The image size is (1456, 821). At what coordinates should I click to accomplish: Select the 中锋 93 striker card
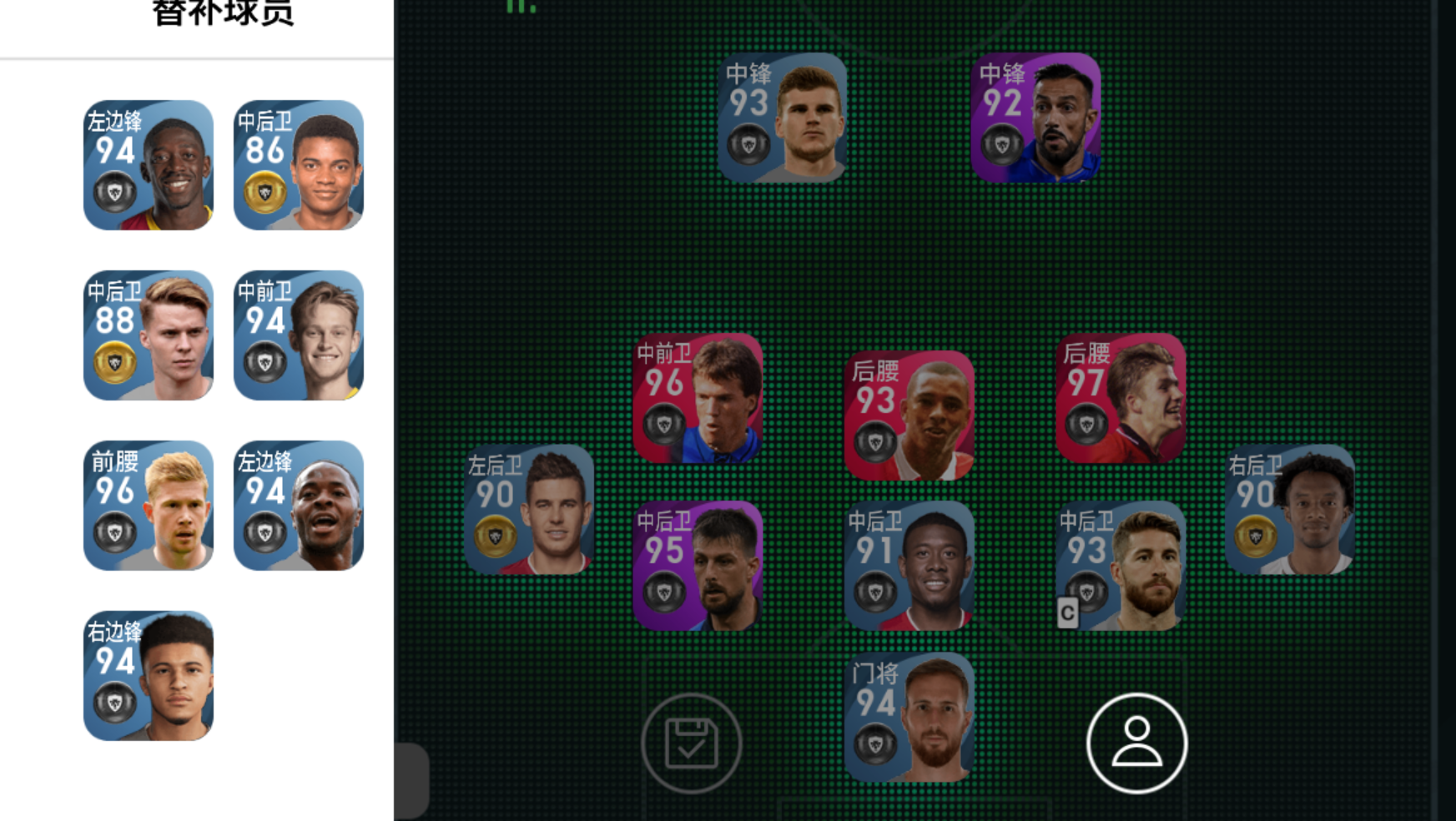[783, 117]
